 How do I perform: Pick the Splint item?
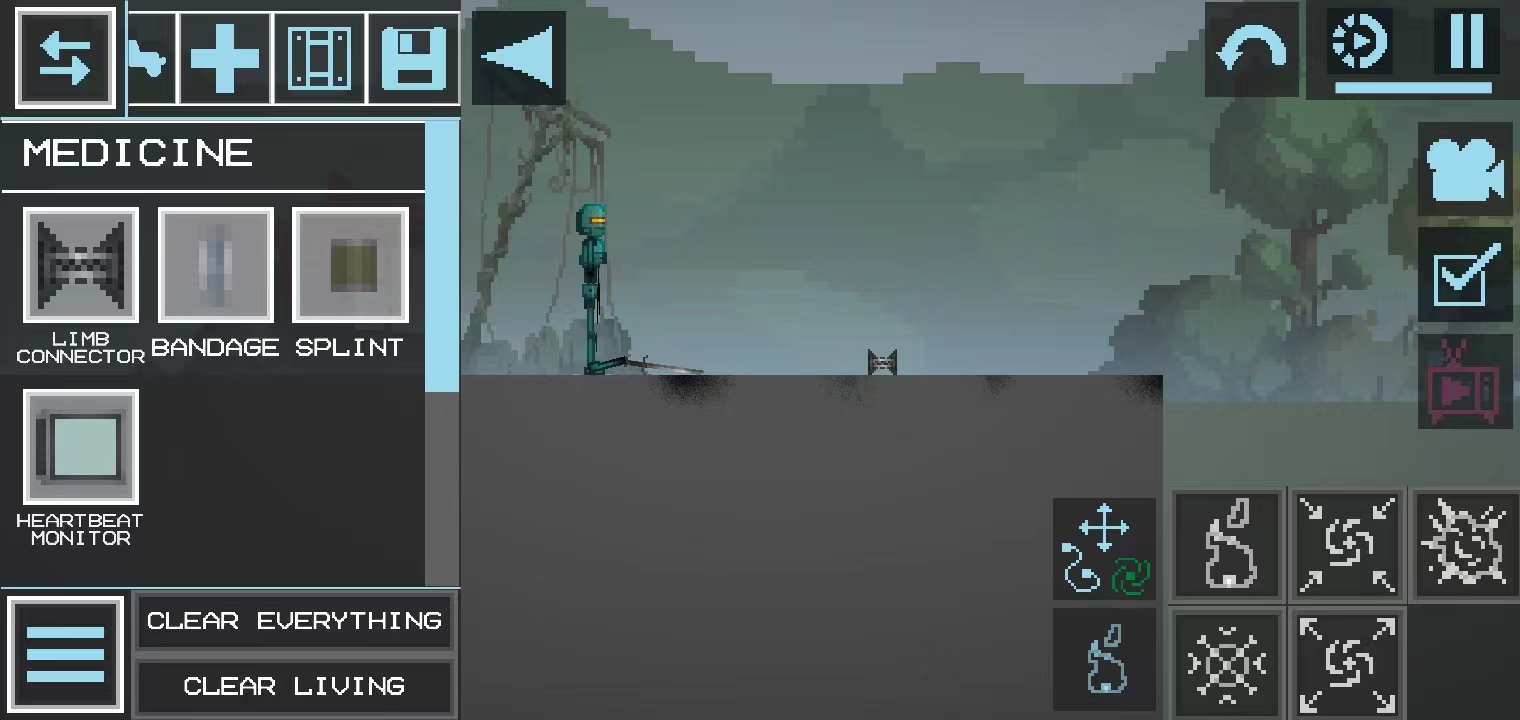click(x=350, y=265)
